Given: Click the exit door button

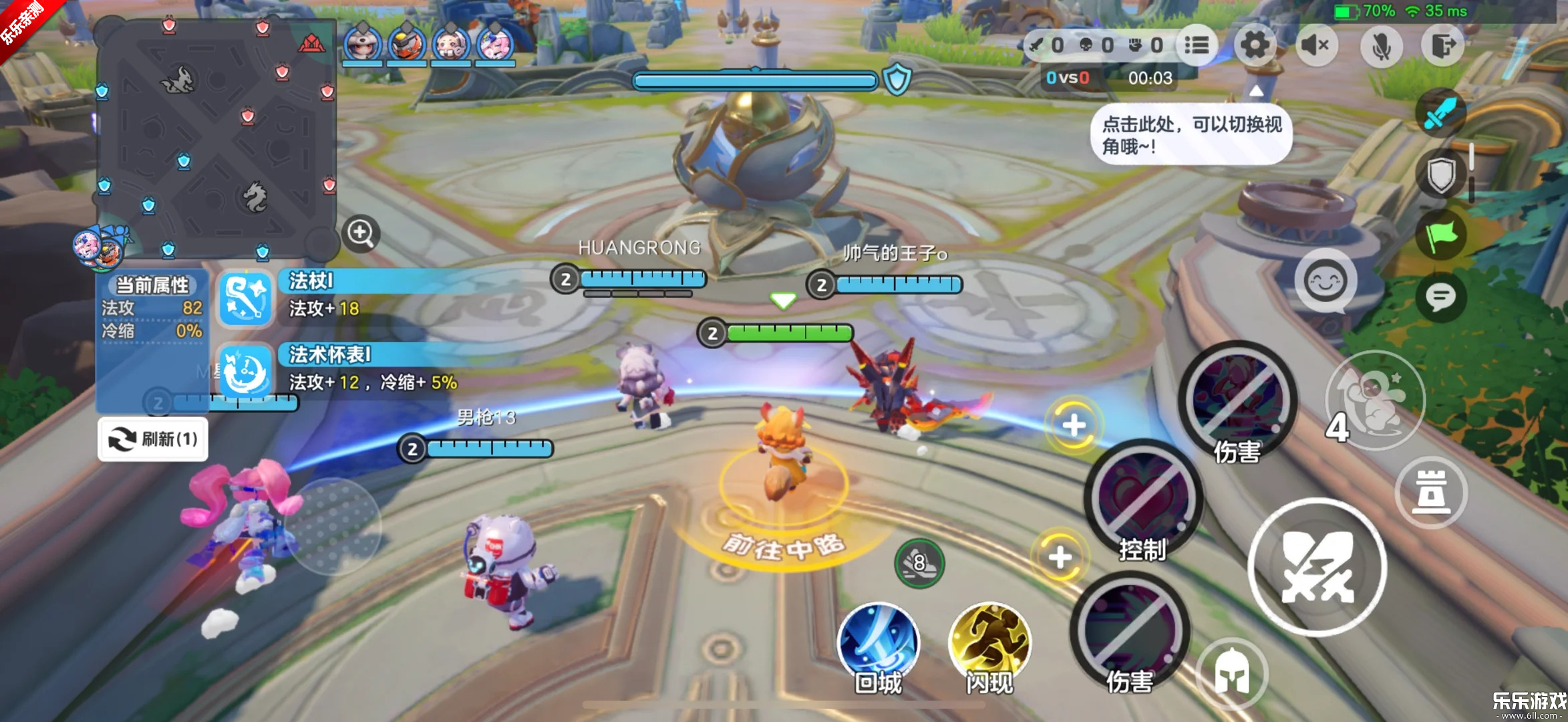Looking at the screenshot, I should [1442, 45].
